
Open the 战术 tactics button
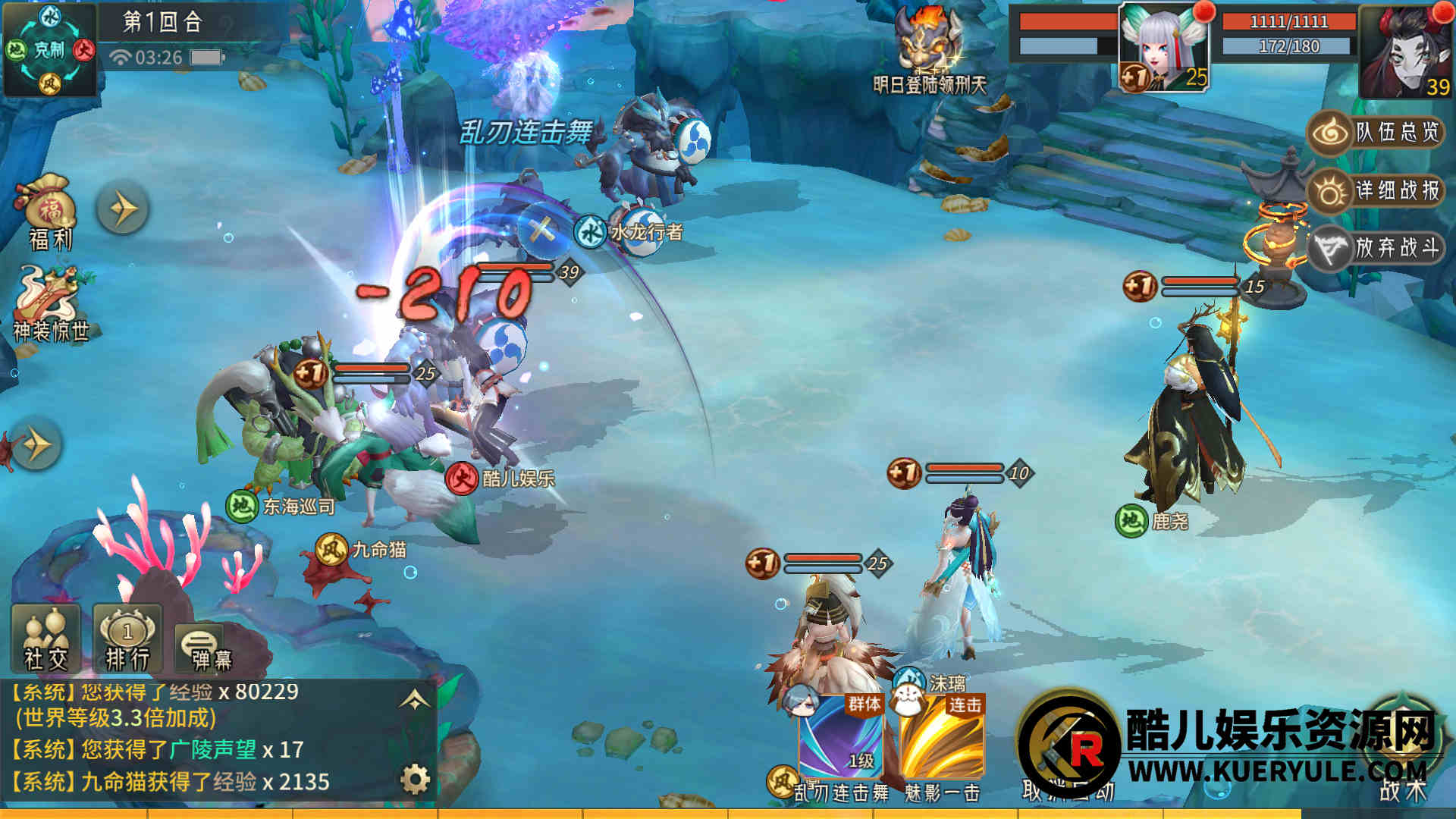coord(1403,758)
